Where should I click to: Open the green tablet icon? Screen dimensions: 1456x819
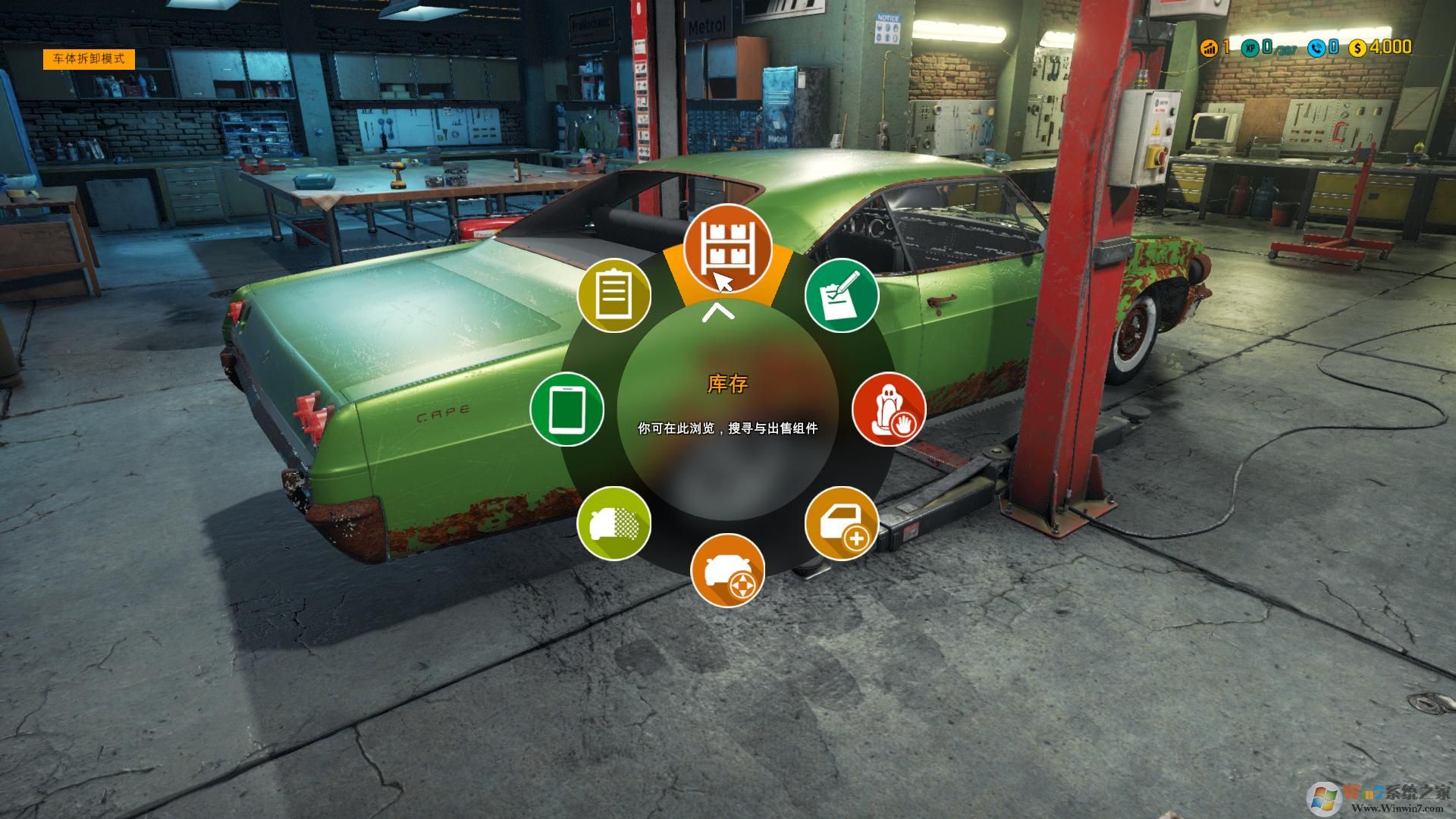click(566, 409)
